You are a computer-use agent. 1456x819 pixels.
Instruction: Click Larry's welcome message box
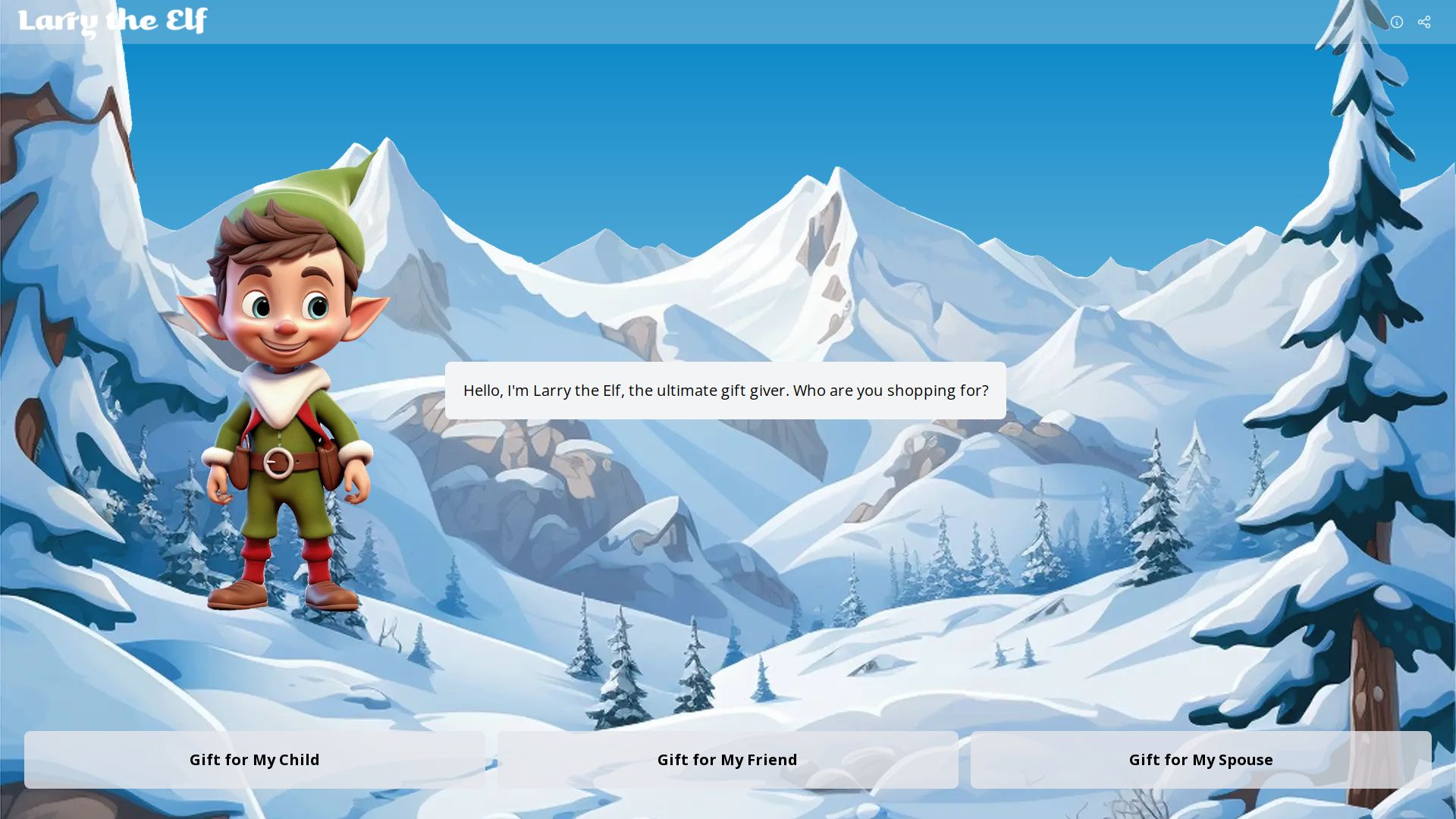726,391
